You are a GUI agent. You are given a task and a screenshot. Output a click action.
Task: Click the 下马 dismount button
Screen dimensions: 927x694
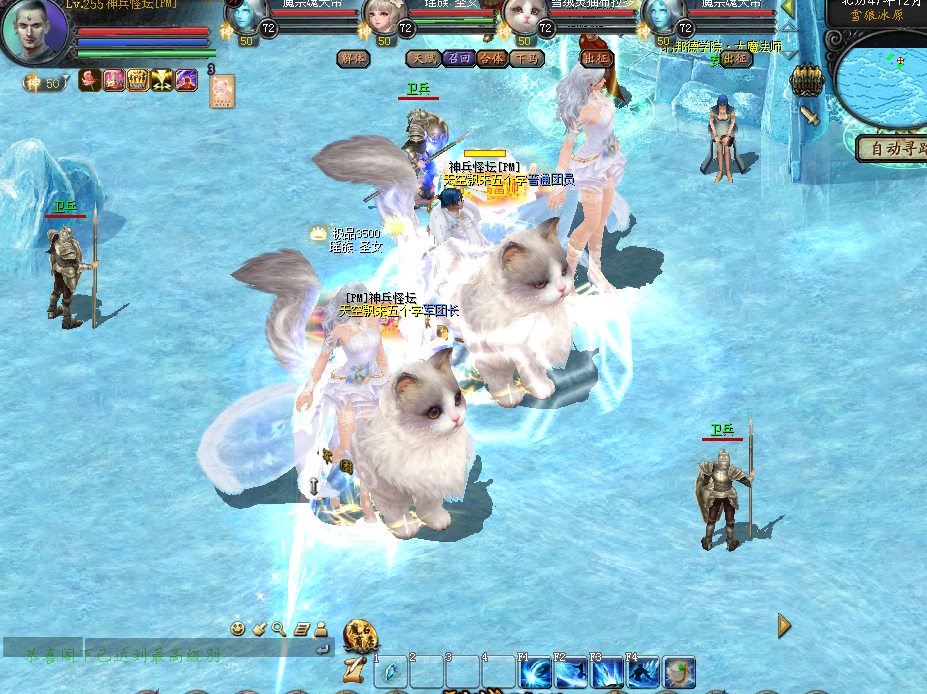click(x=525, y=59)
